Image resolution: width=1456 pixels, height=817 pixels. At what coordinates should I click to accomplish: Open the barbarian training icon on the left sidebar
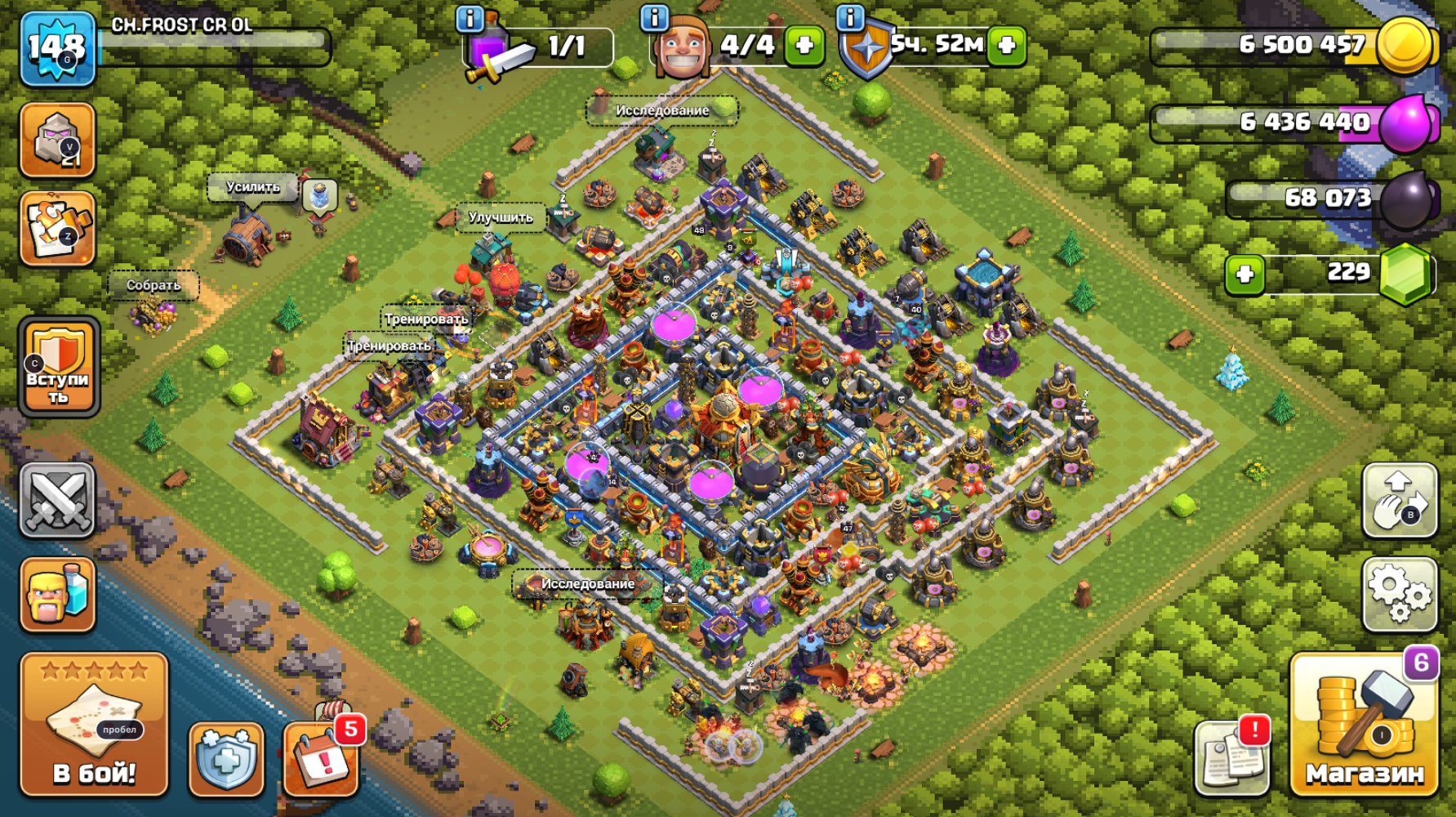(x=57, y=594)
